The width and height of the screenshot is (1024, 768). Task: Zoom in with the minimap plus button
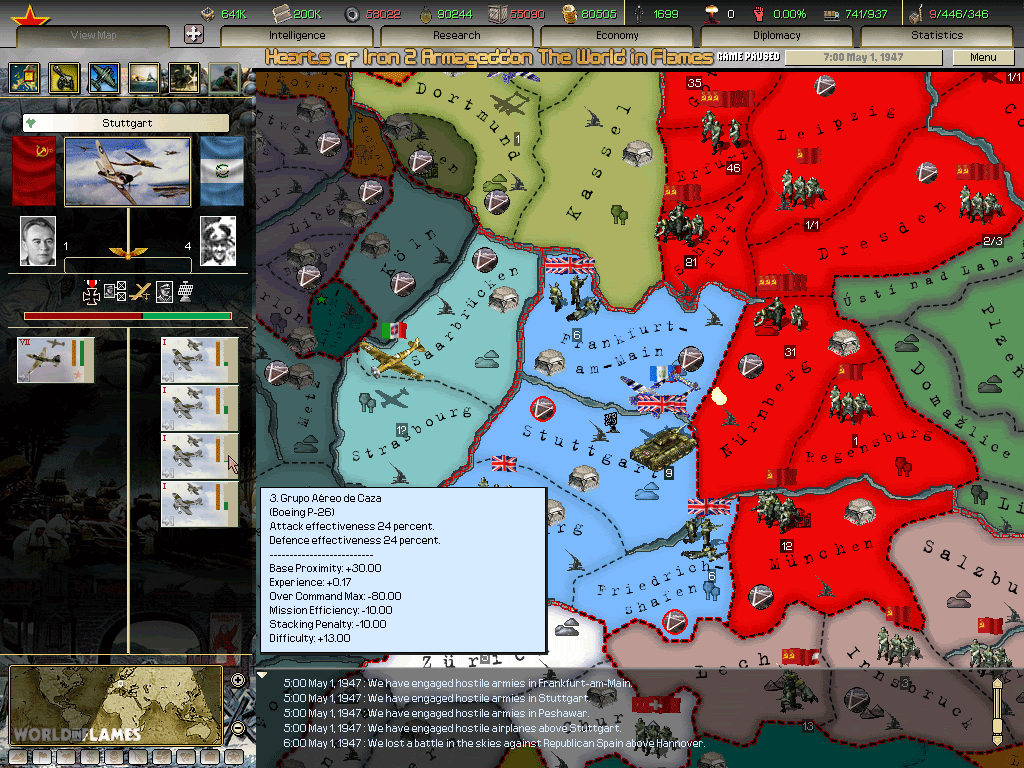tap(238, 681)
